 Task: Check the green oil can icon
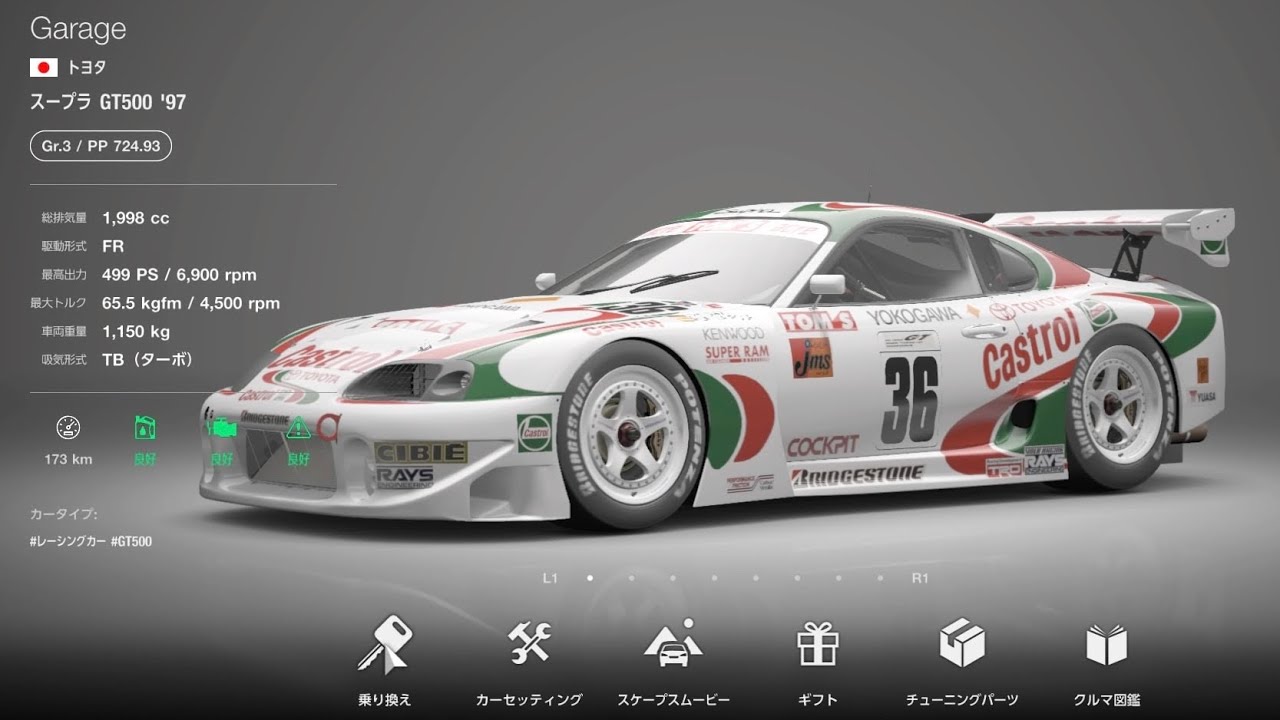(145, 429)
